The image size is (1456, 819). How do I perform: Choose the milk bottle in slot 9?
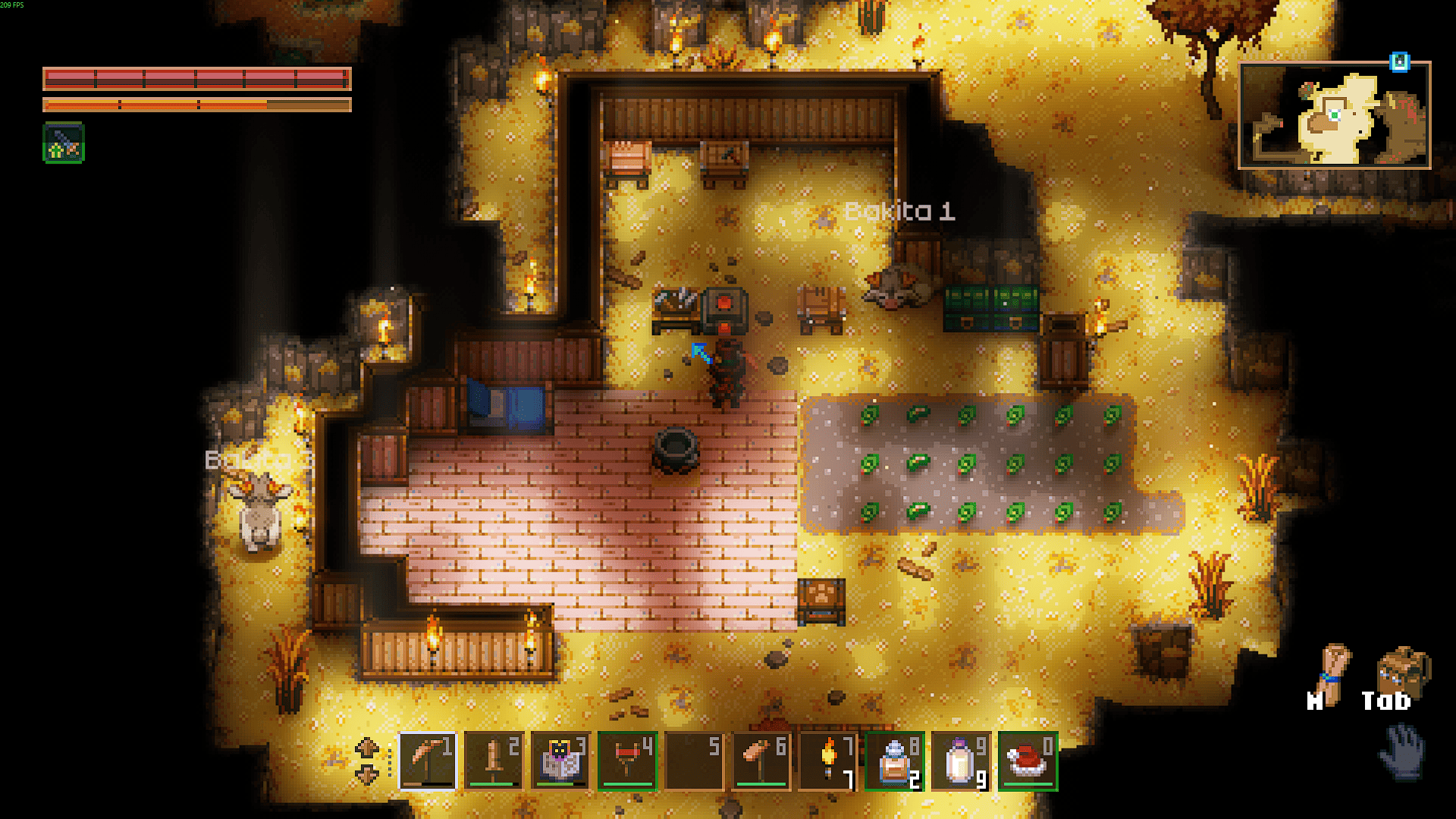[961, 761]
